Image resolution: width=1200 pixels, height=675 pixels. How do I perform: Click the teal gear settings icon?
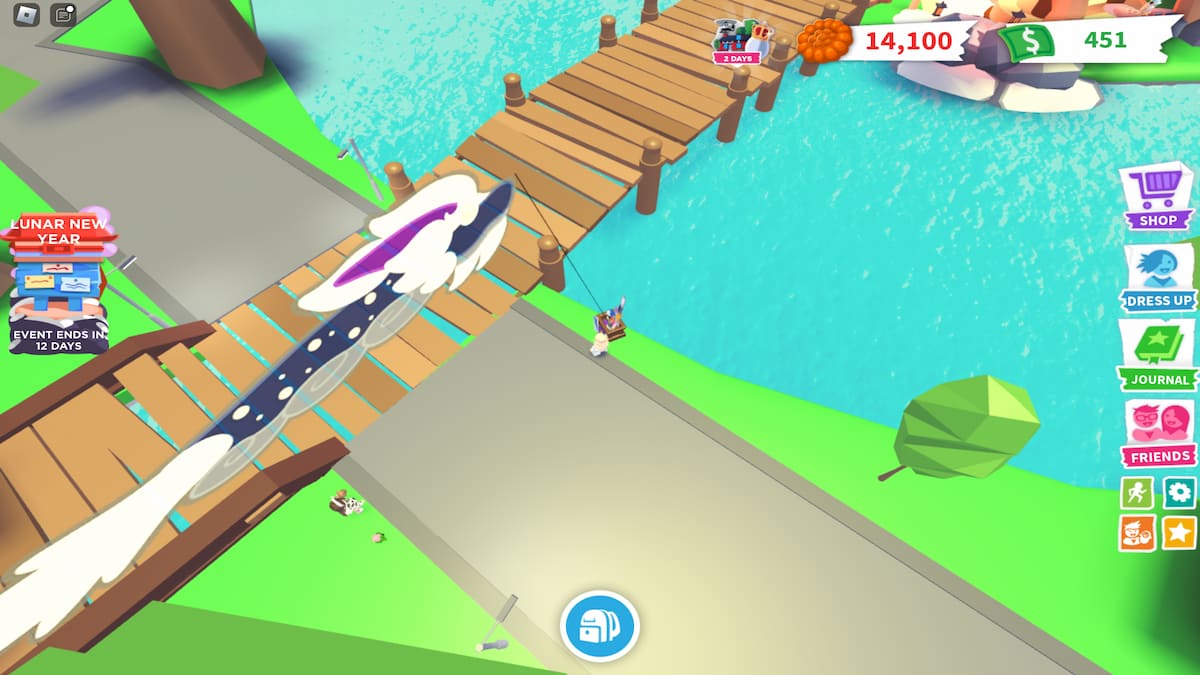[1180, 492]
